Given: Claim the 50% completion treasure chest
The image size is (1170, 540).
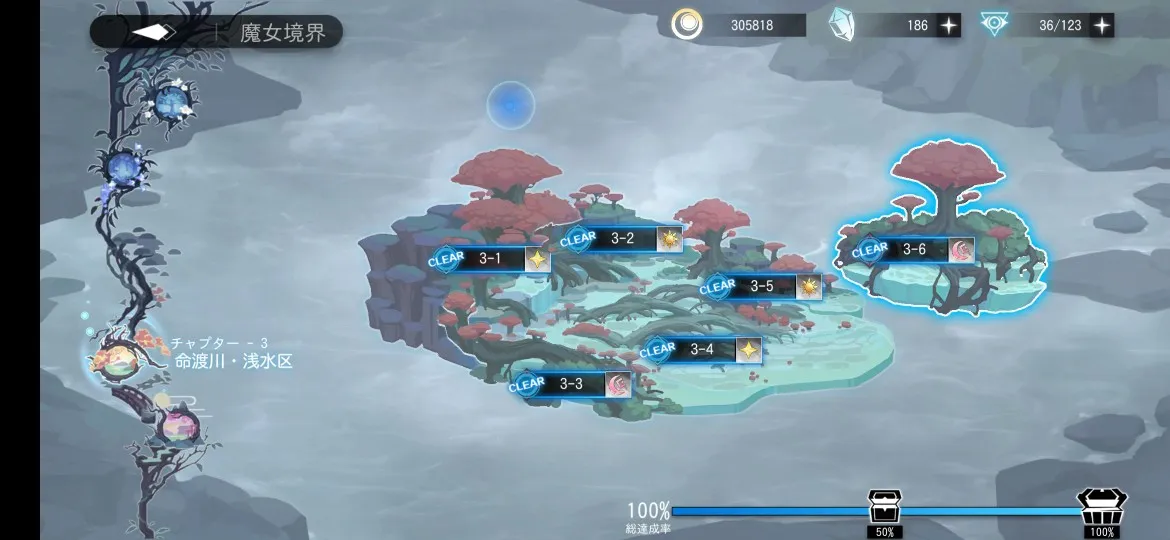Looking at the screenshot, I should pos(884,506).
